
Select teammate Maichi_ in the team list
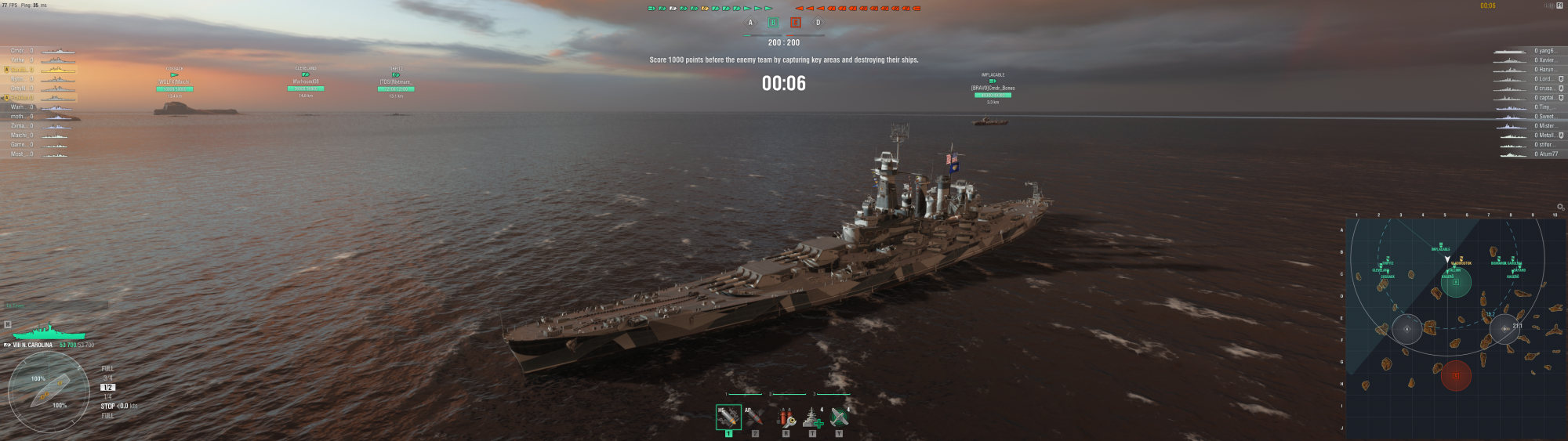19,136
